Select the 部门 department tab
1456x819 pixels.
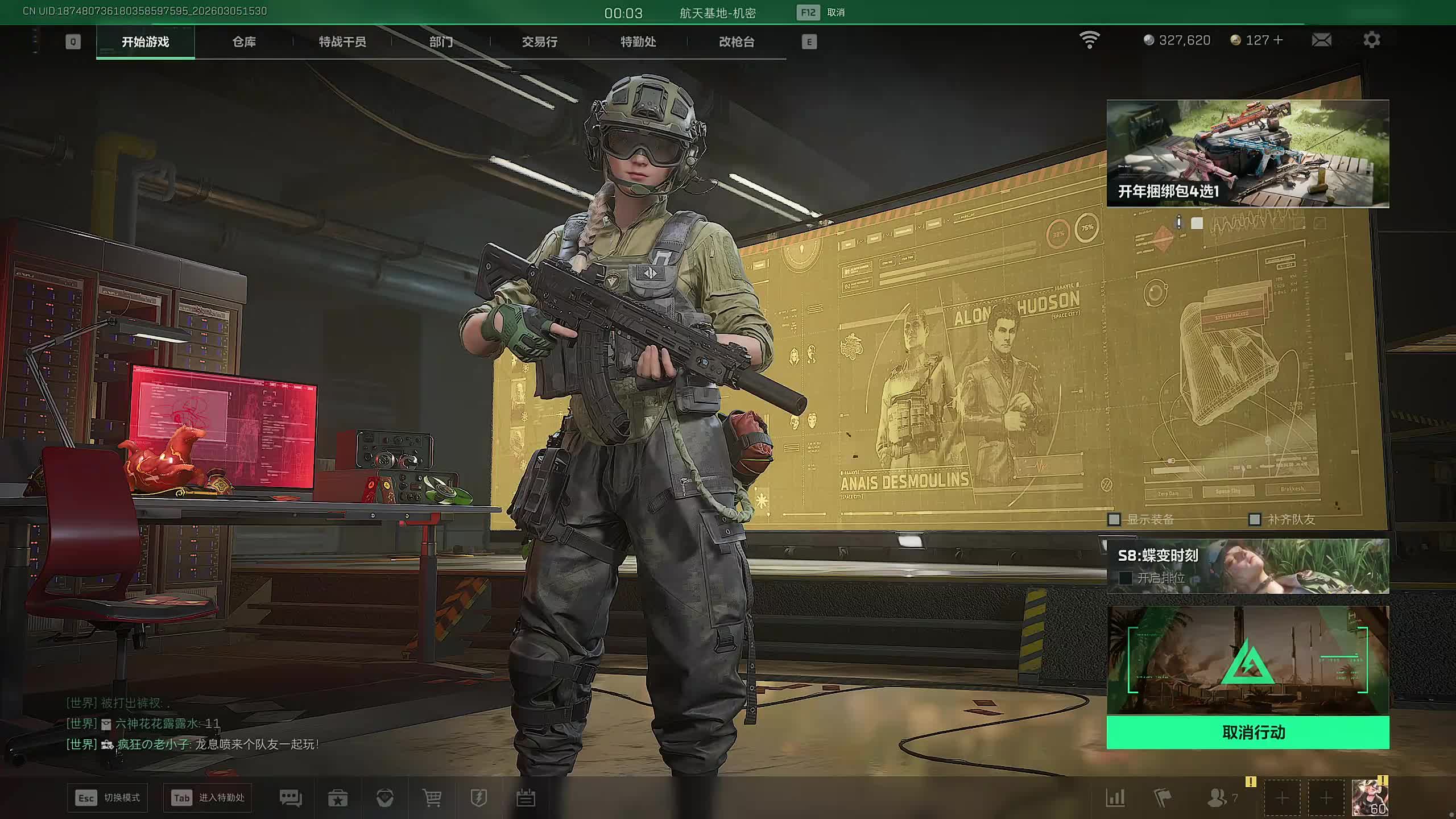pos(441,42)
